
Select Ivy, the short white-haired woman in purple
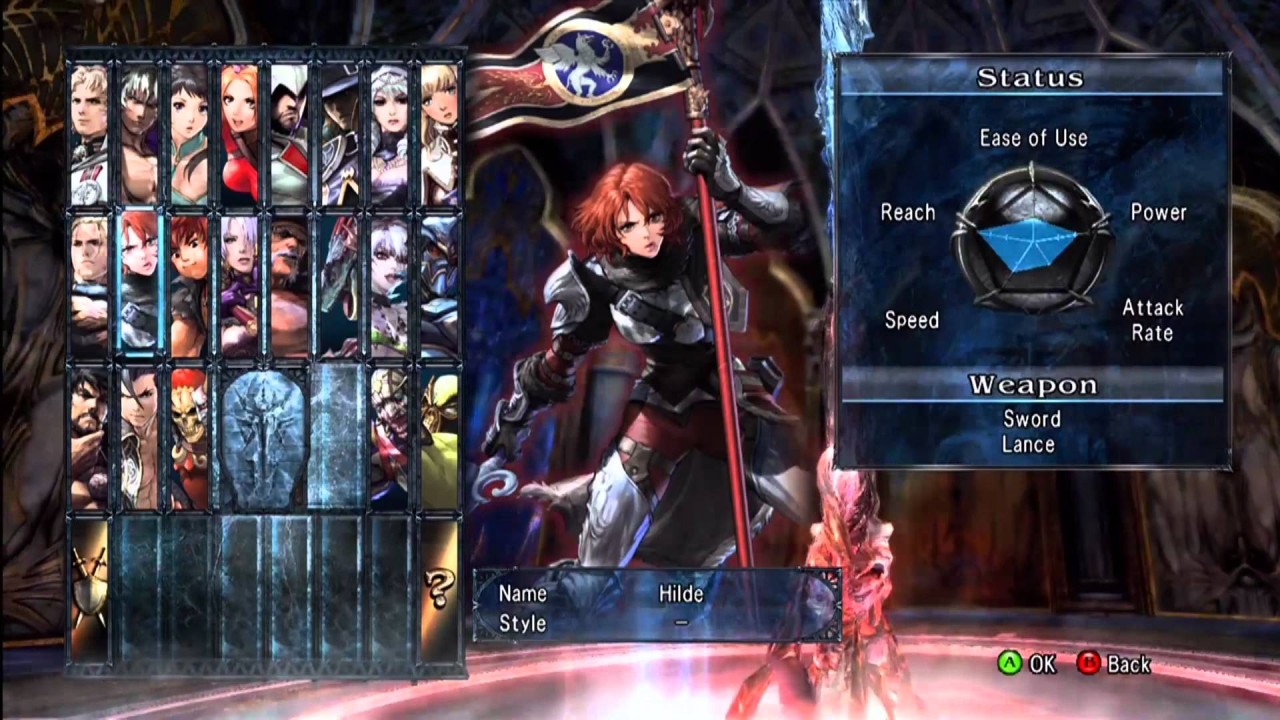pyautogui.click(x=240, y=286)
